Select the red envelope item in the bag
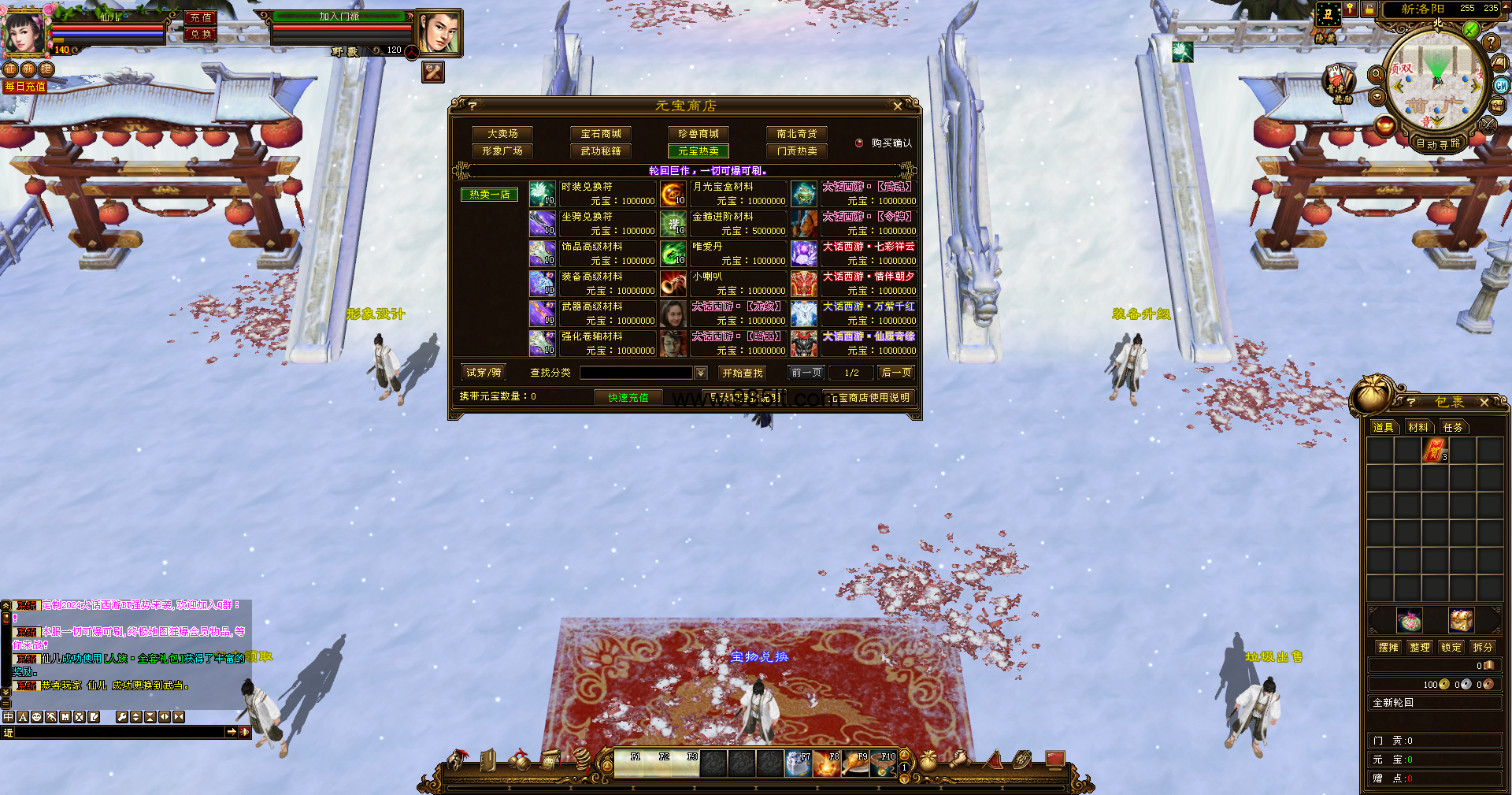 pos(1435,451)
